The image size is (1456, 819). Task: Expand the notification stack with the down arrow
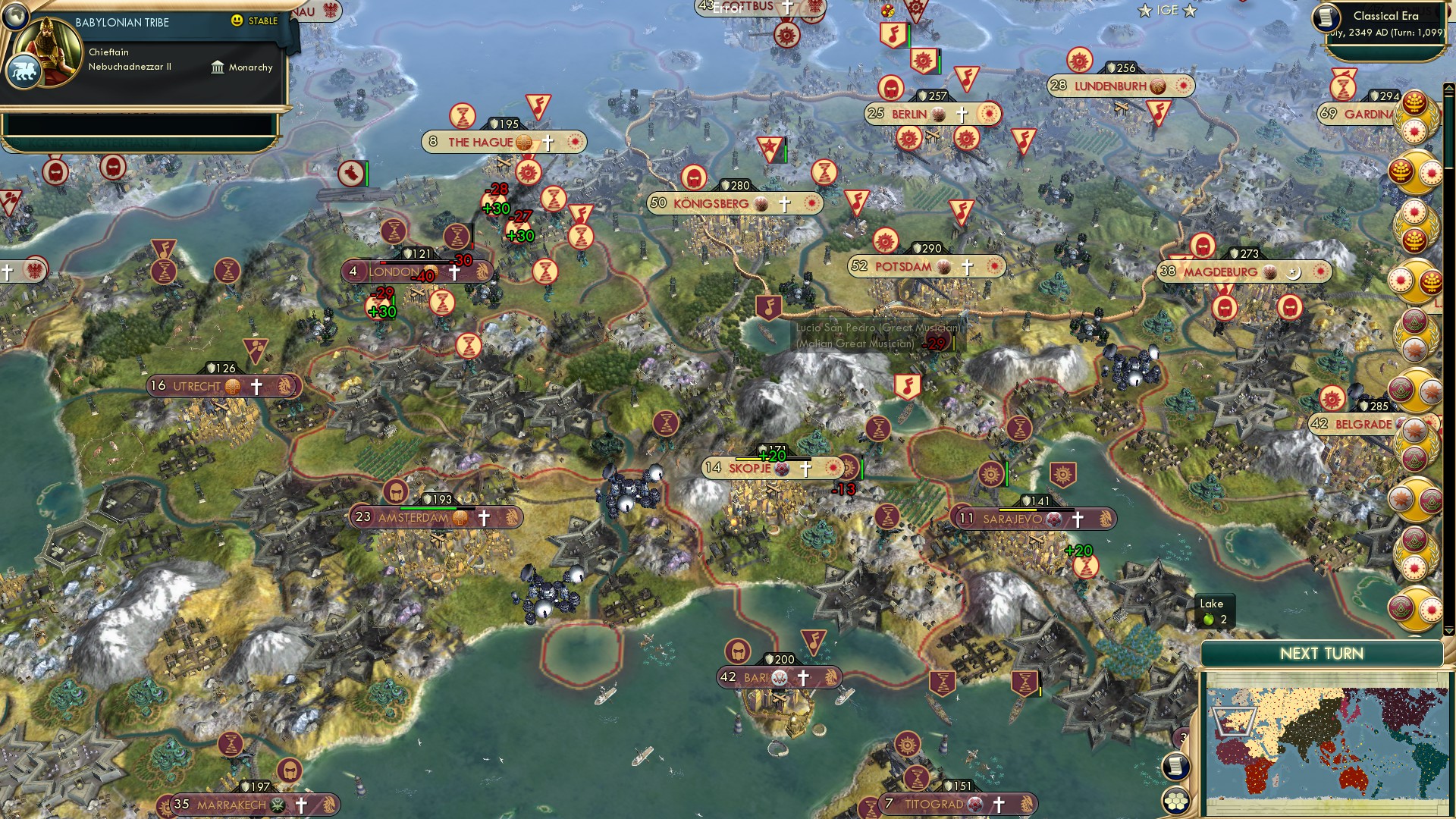tap(1448, 630)
